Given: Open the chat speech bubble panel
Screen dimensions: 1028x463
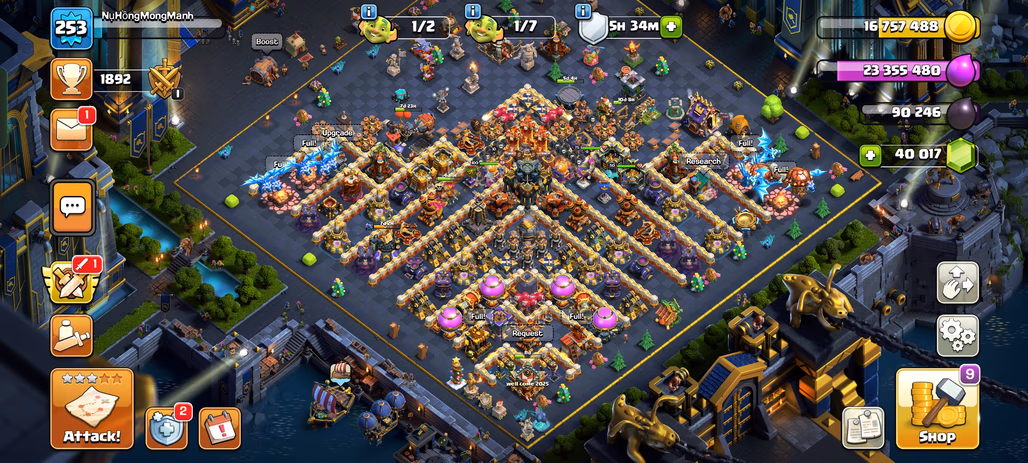Looking at the screenshot, I should [72, 207].
